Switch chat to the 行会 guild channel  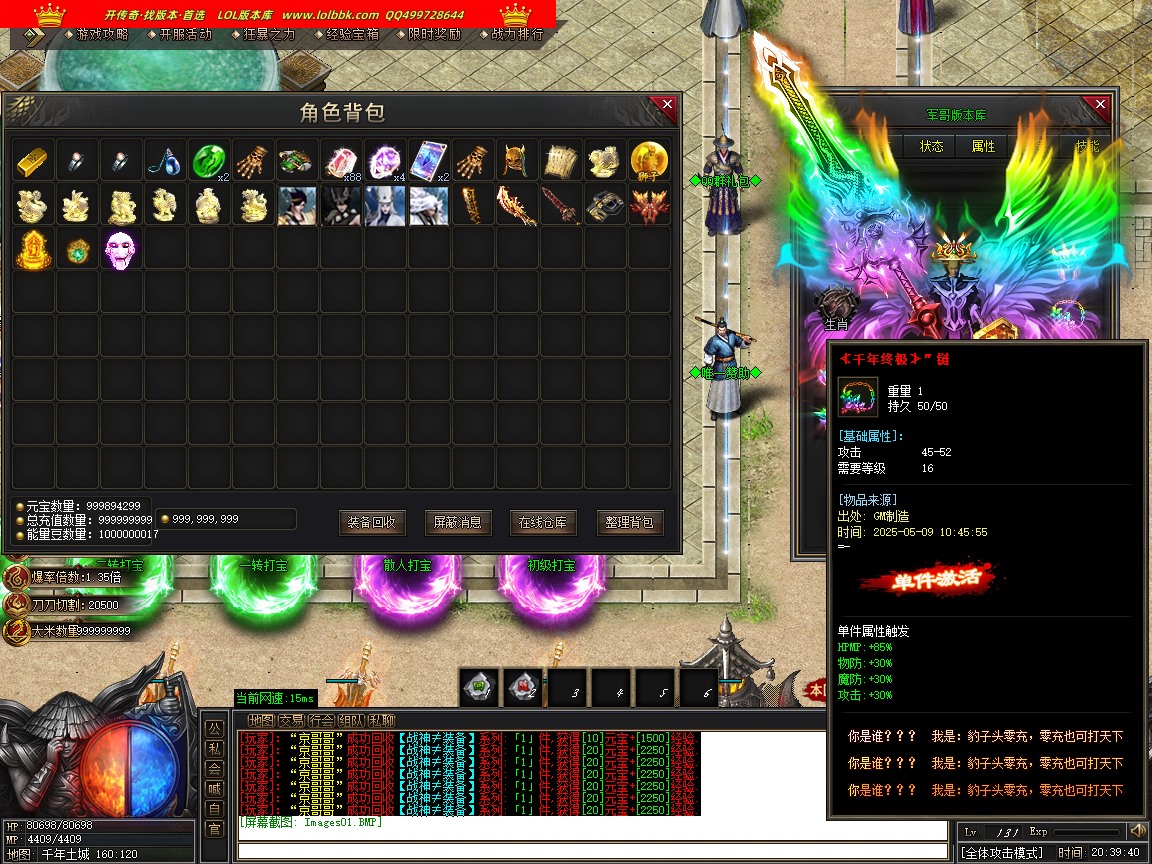point(321,720)
